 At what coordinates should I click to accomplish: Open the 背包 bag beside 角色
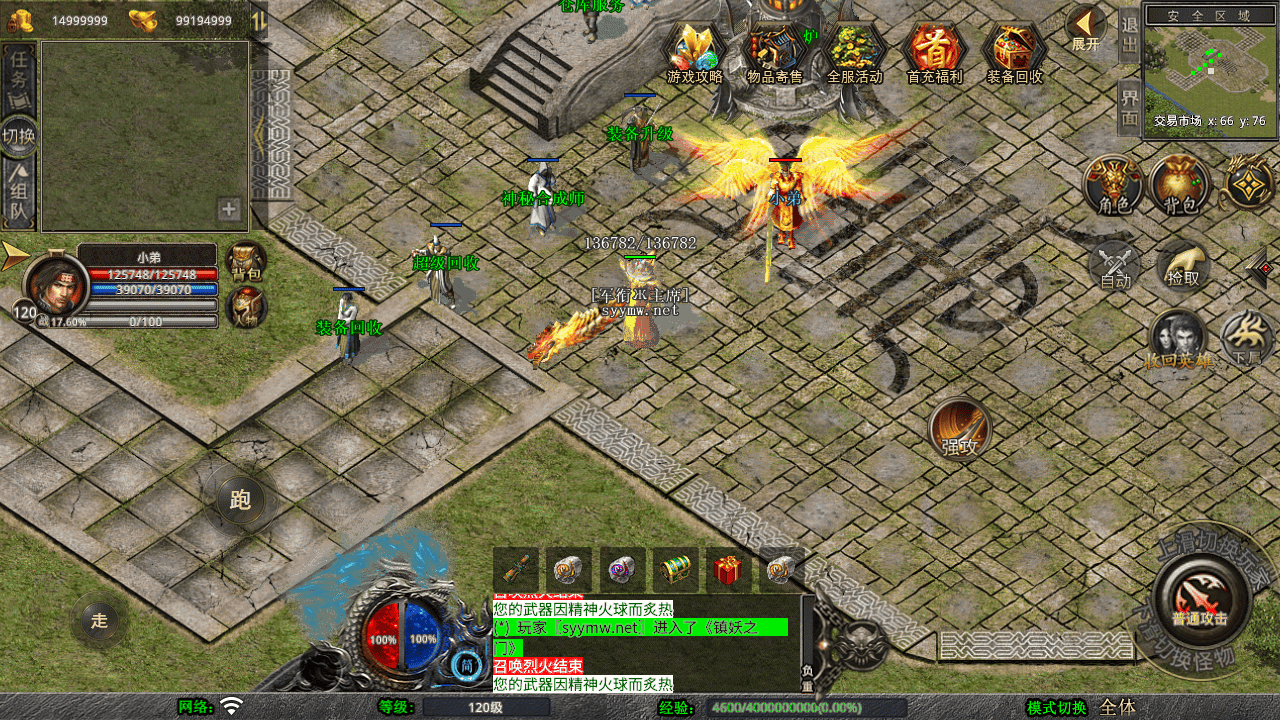(x=1180, y=185)
